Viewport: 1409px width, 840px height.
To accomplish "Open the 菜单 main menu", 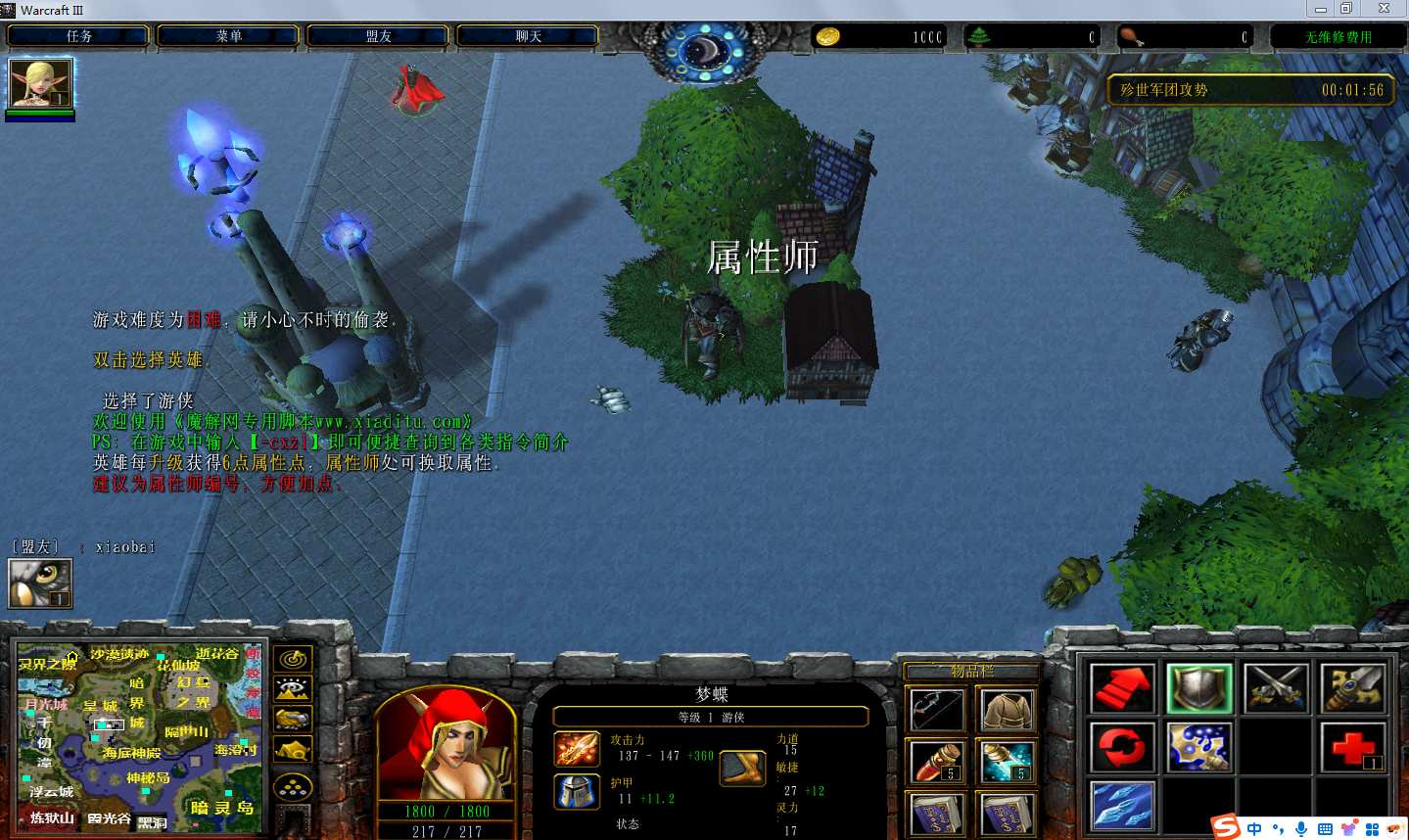I will tap(228, 36).
